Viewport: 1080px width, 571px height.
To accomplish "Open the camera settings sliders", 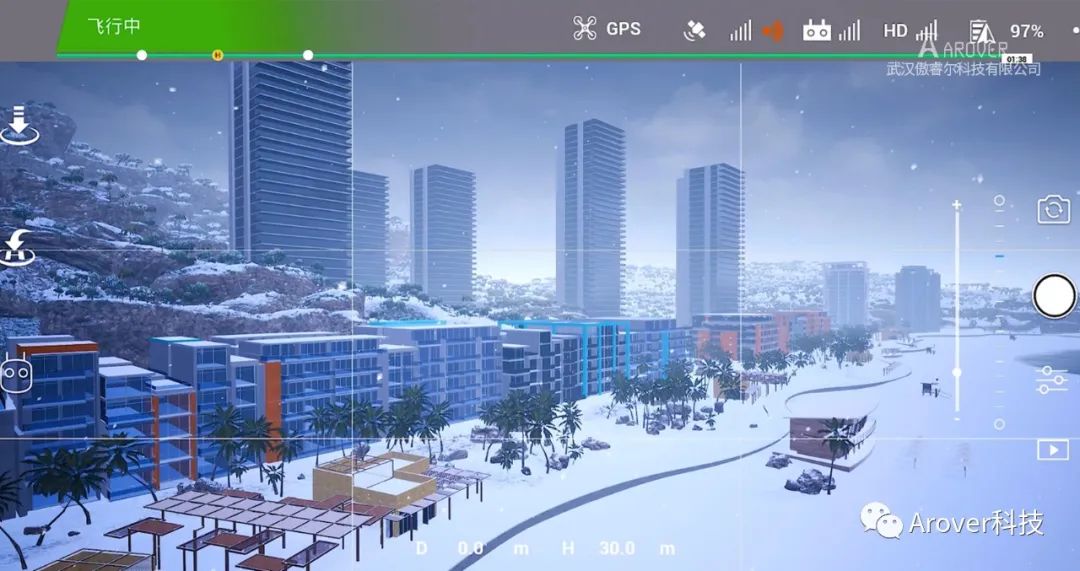I will (1052, 379).
